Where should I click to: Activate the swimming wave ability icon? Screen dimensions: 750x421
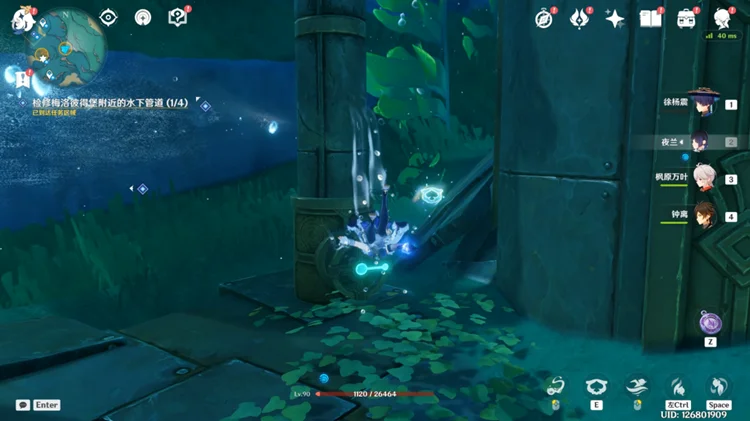click(x=637, y=386)
